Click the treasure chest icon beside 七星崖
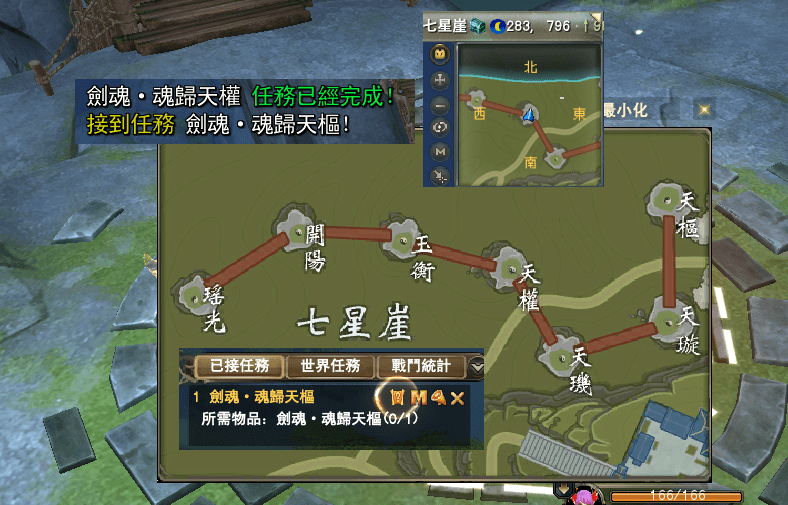Screen dimensions: 788x505 click(478, 26)
